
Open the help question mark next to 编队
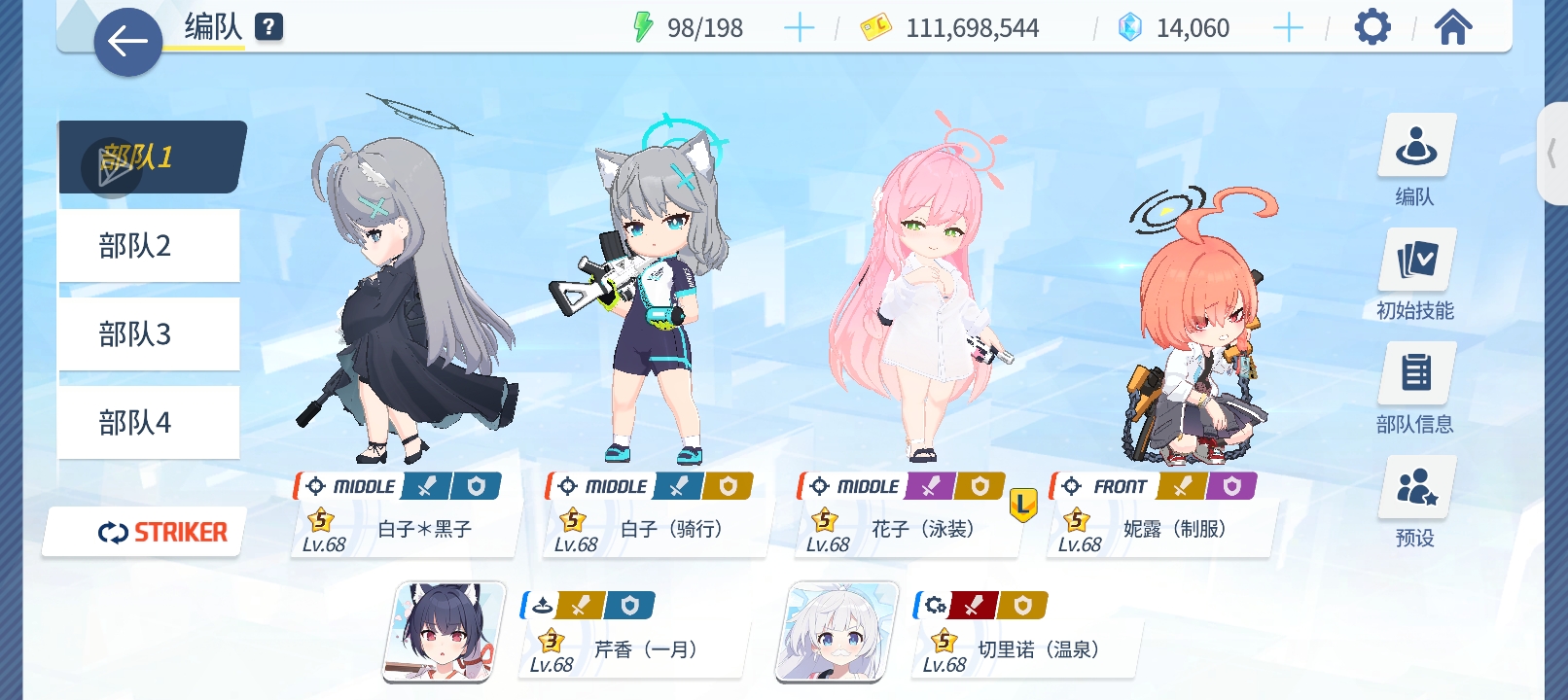[267, 26]
